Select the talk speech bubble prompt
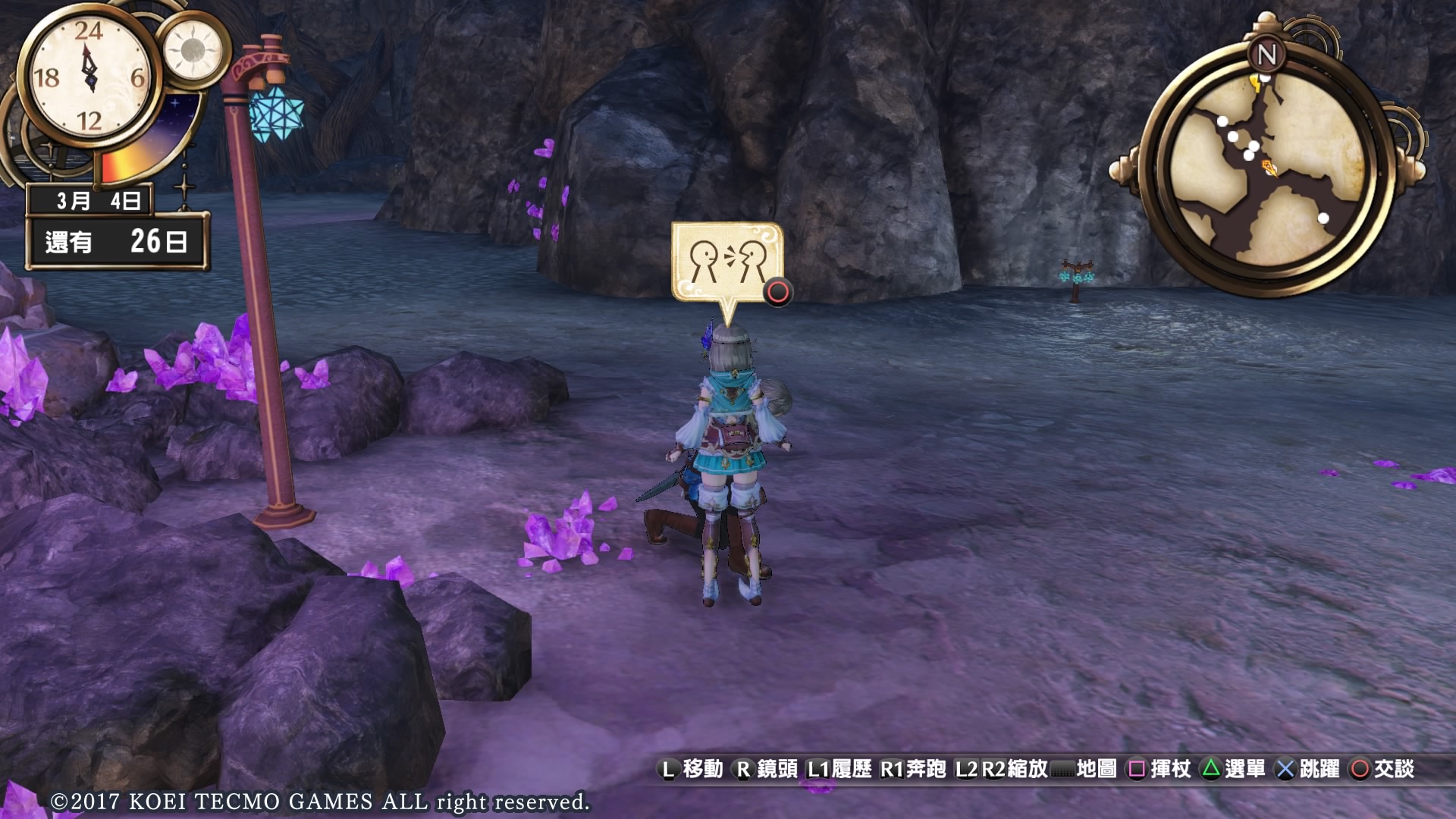The image size is (1456, 819). point(727,262)
